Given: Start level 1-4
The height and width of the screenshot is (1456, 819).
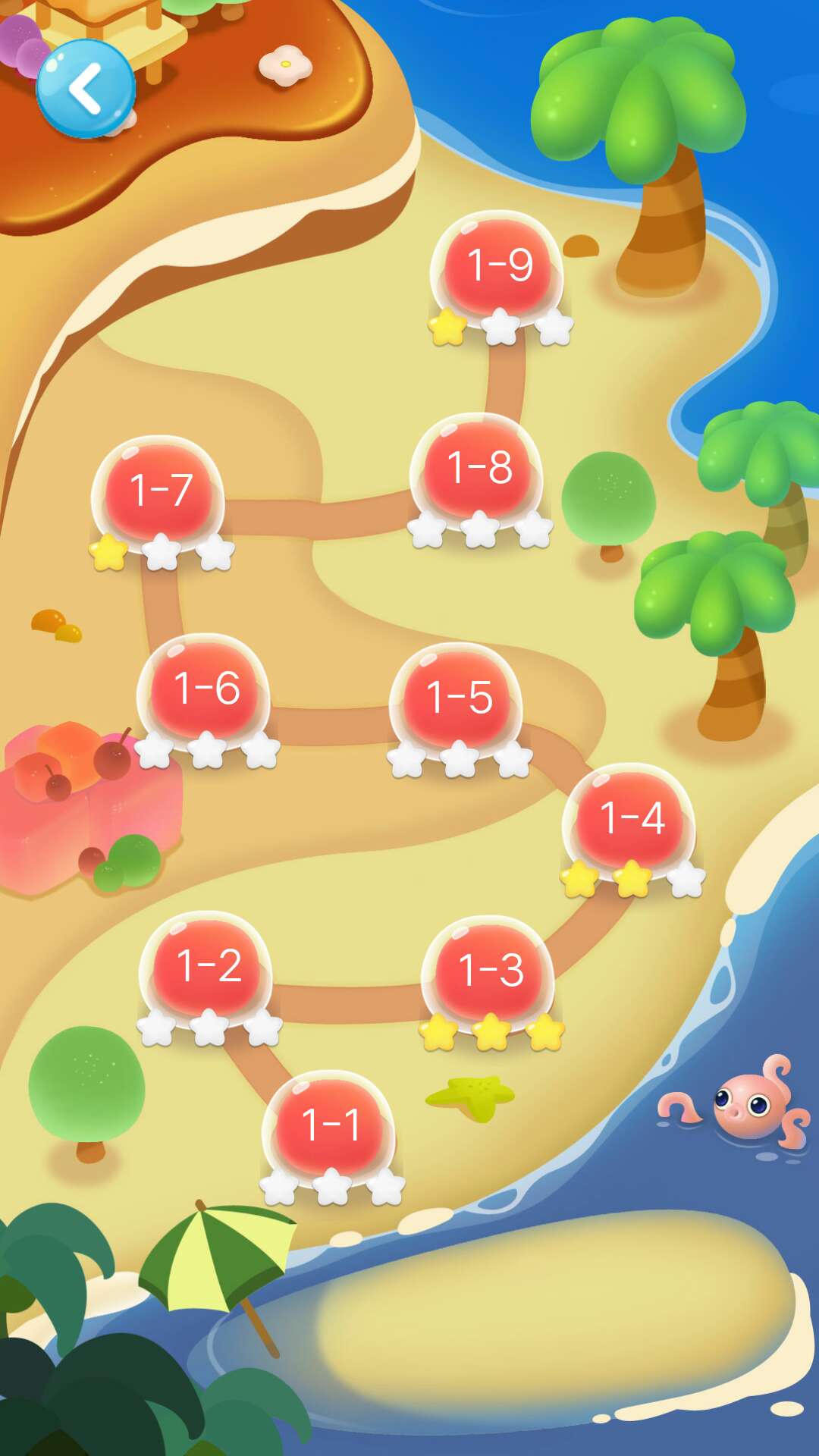Looking at the screenshot, I should 630,818.
